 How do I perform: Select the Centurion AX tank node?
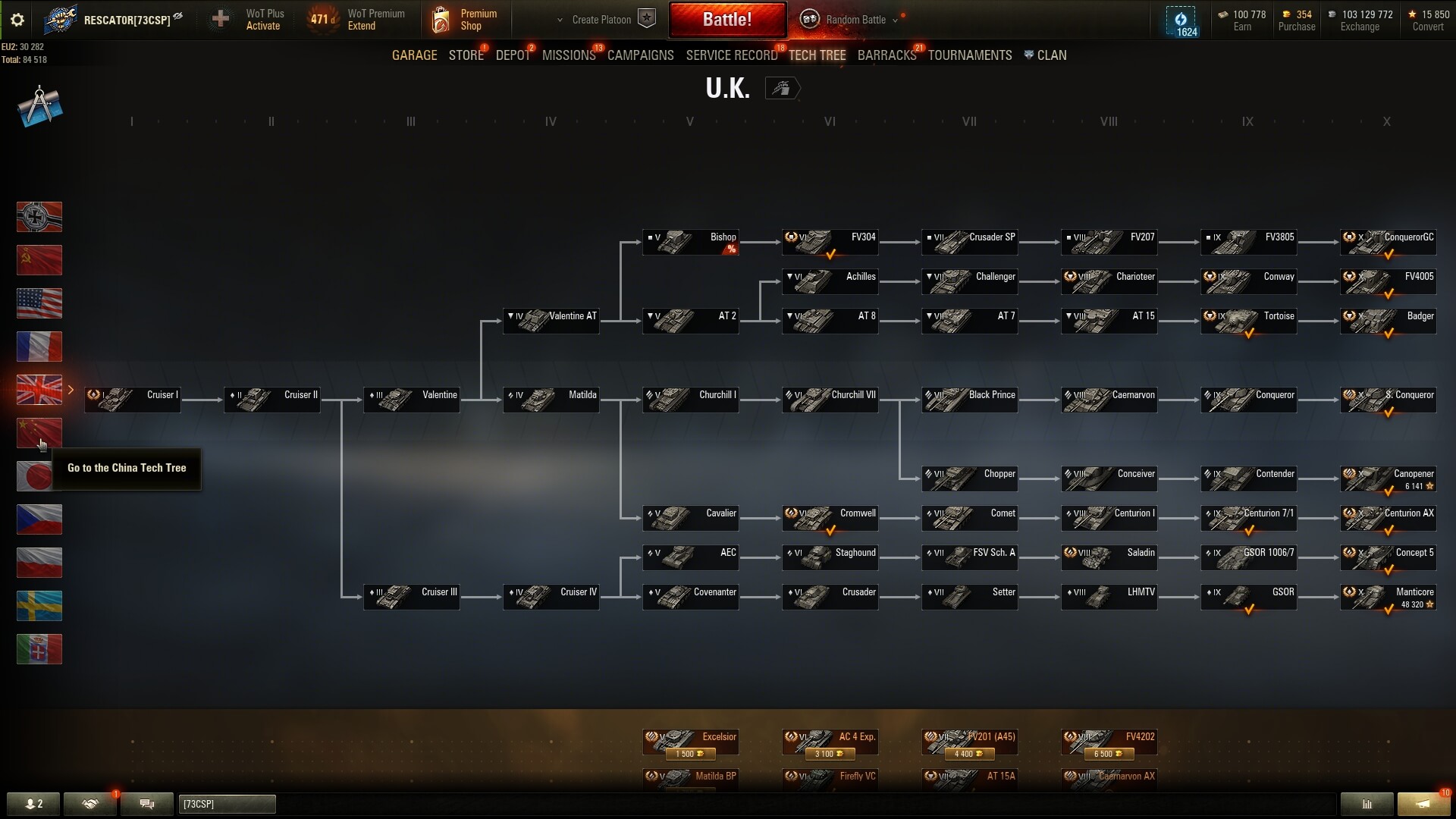(1388, 518)
